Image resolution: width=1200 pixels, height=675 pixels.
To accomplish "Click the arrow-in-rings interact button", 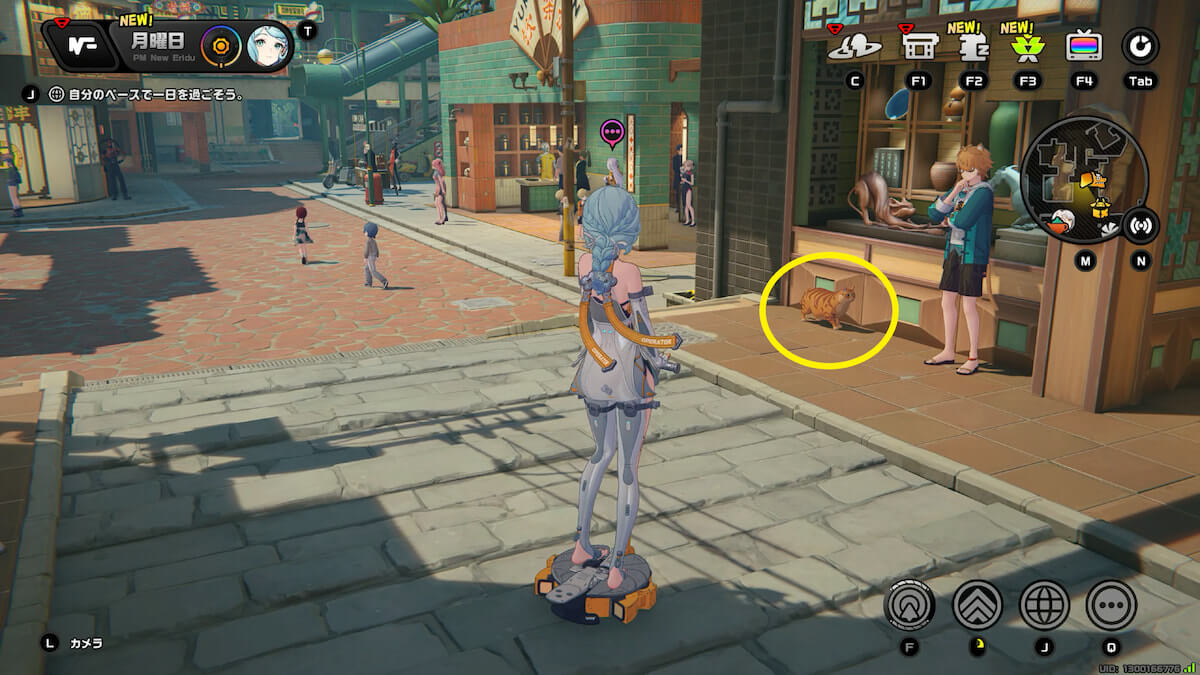I will [x=910, y=604].
